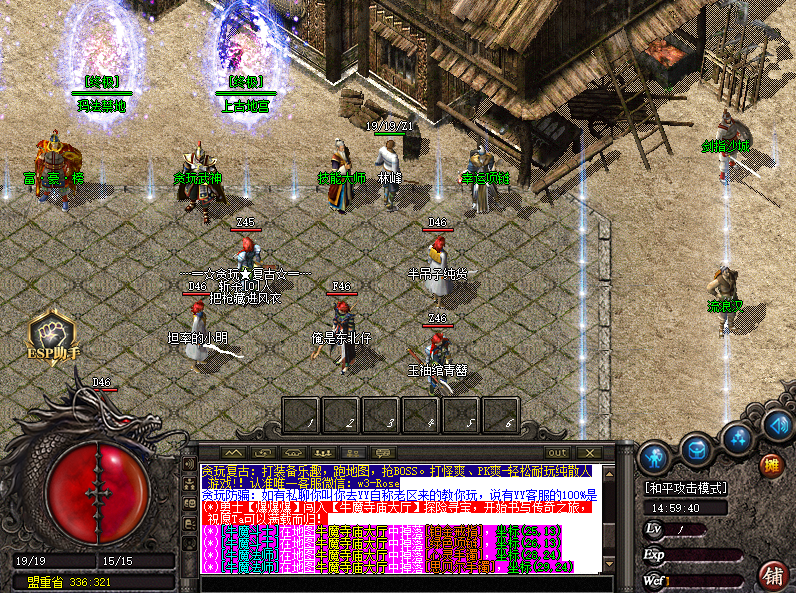Click the 和平攻击模式 attack mode label
This screenshot has width=796, height=593.
[685, 487]
